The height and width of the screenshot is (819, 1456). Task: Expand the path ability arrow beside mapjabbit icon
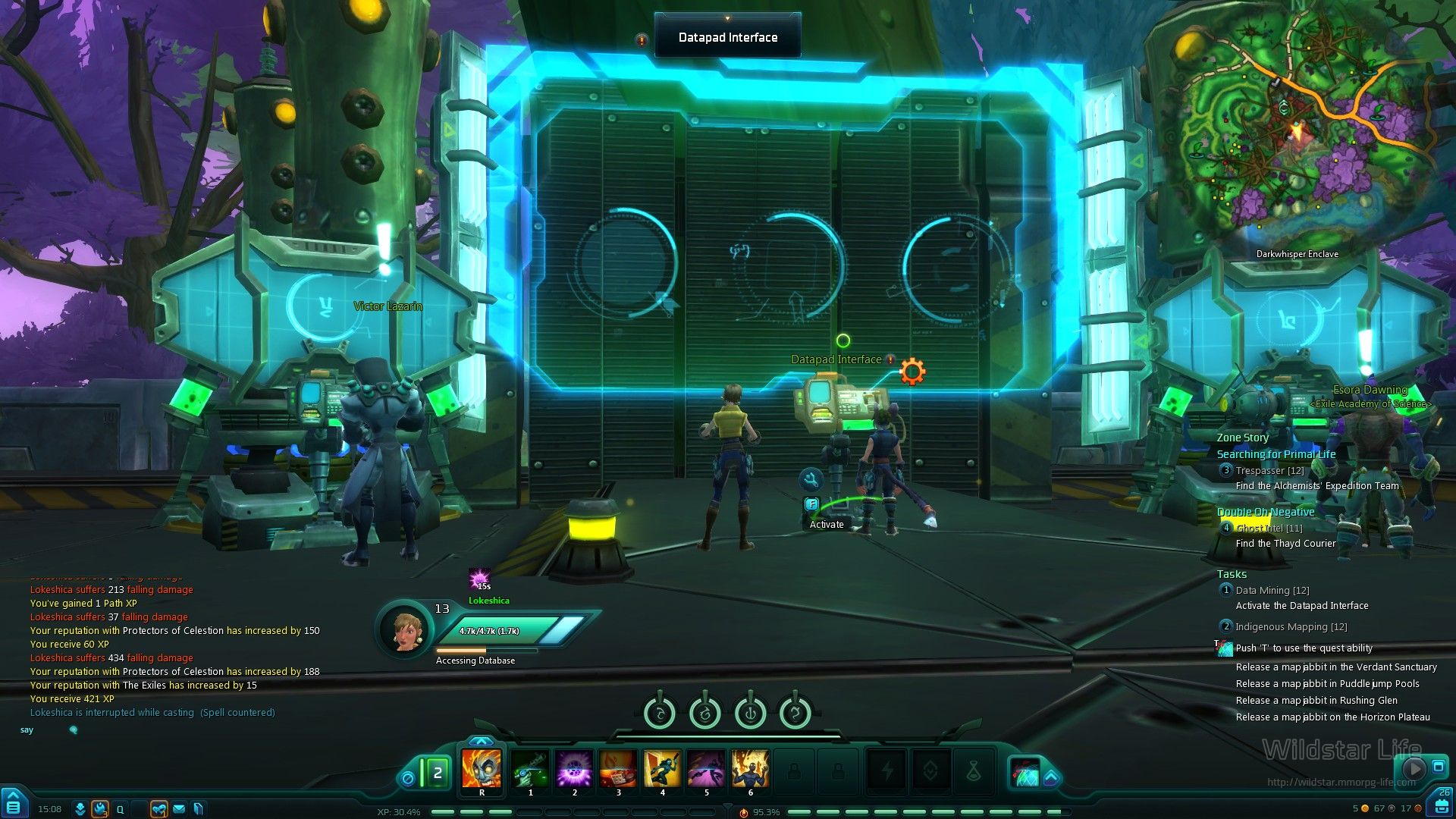1051,777
